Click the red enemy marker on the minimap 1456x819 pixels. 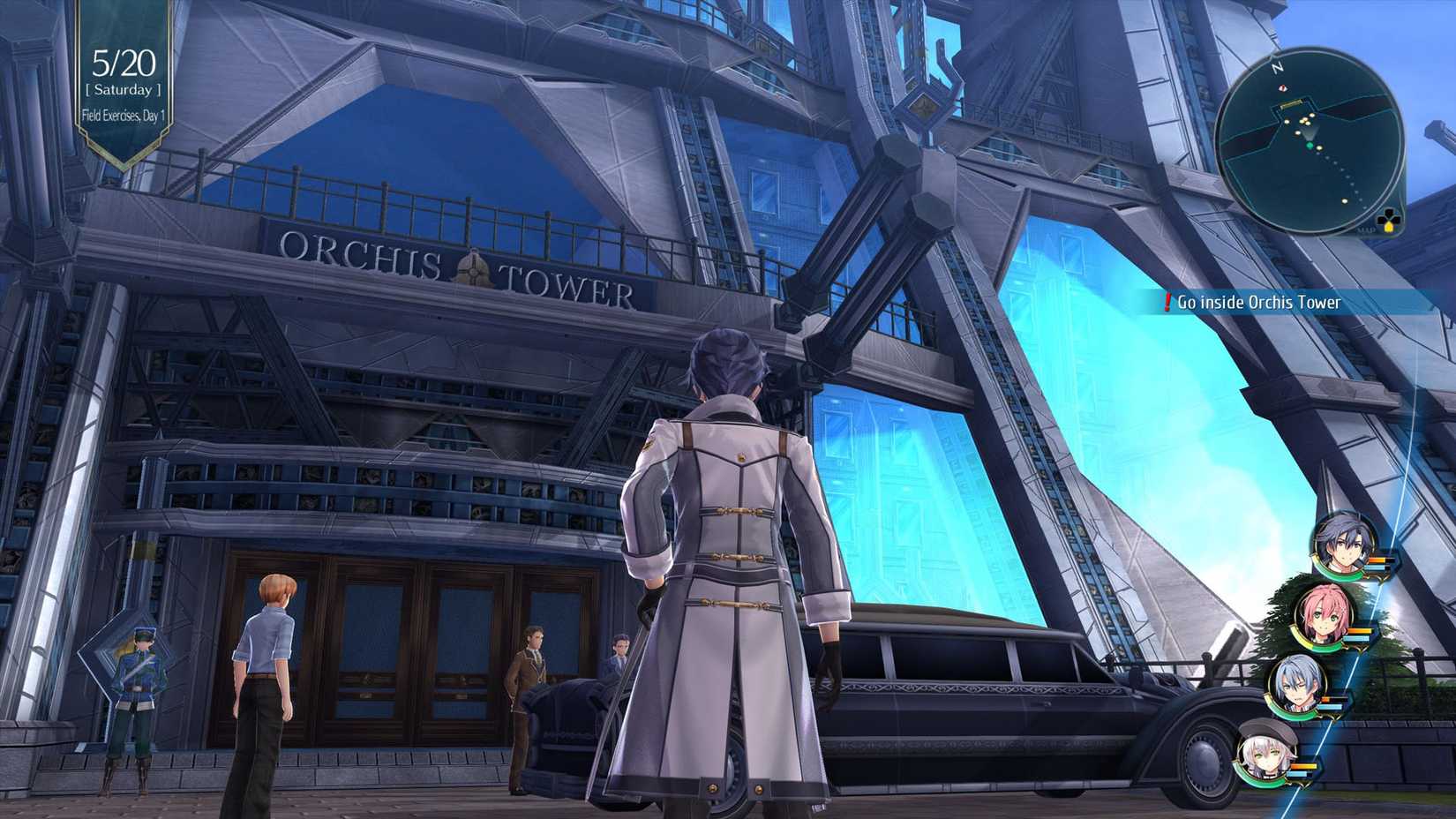pyautogui.click(x=1282, y=88)
